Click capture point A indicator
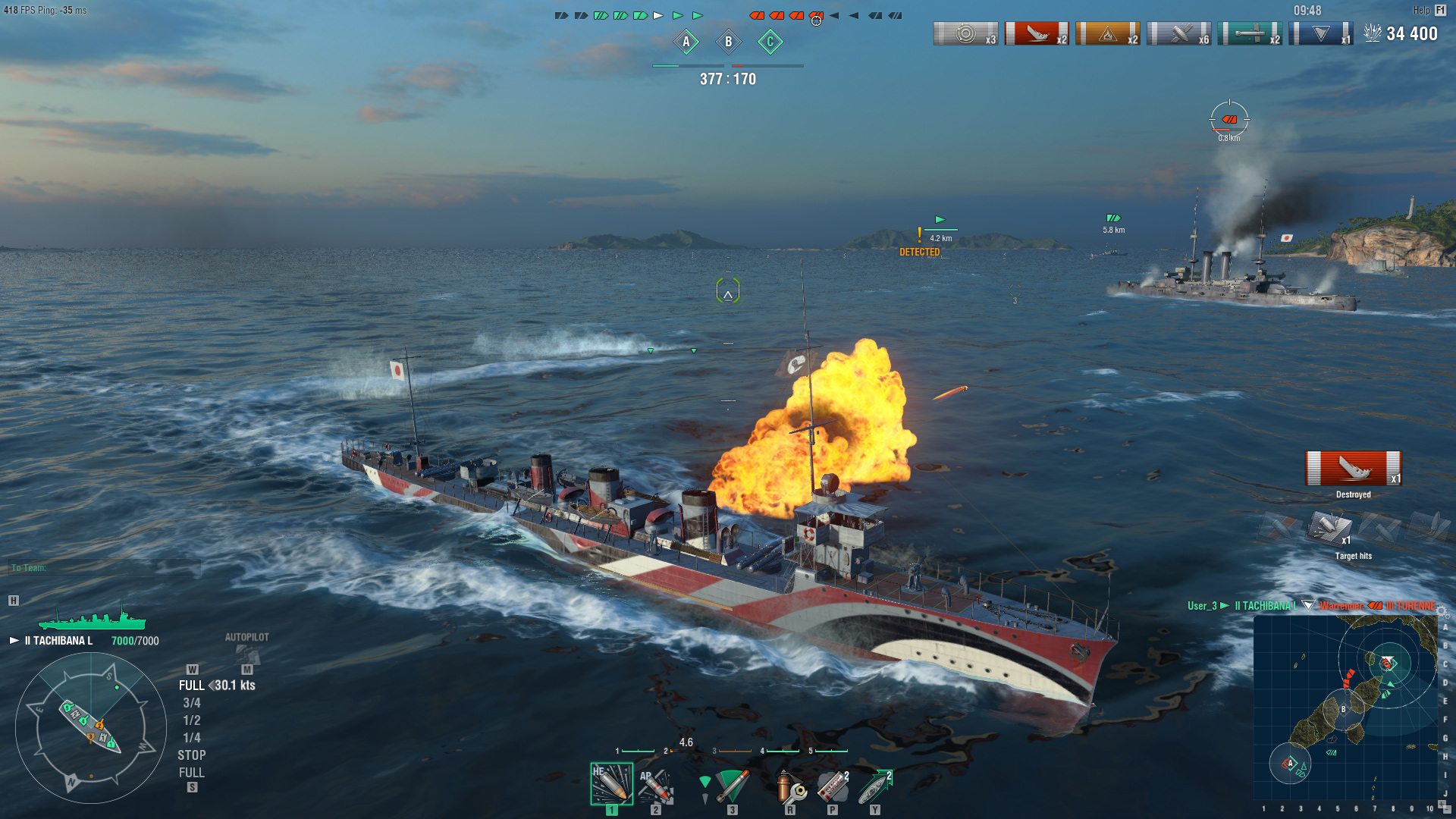Screen dimensions: 1456x819 coord(686,42)
